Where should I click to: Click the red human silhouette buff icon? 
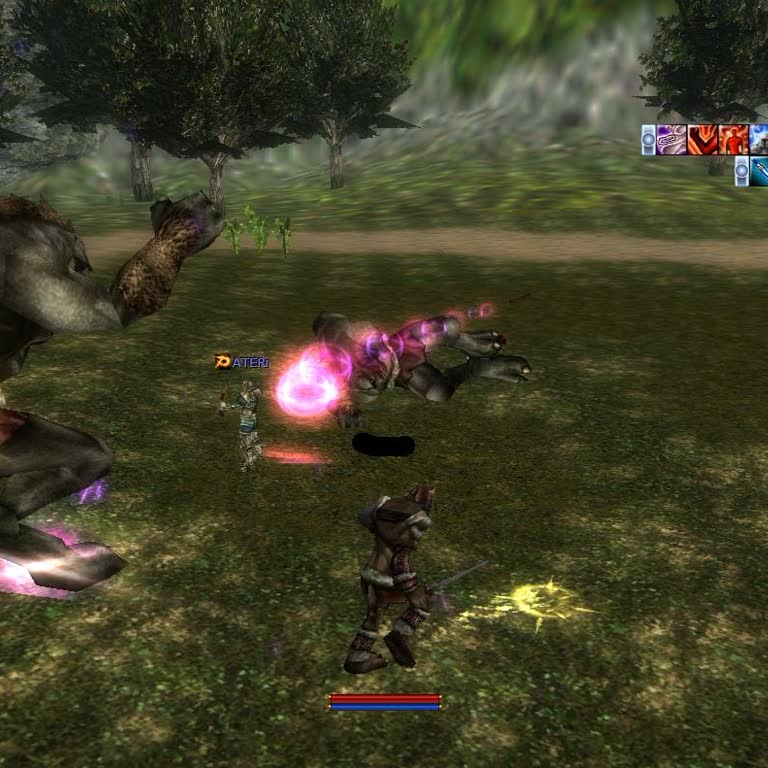(733, 139)
